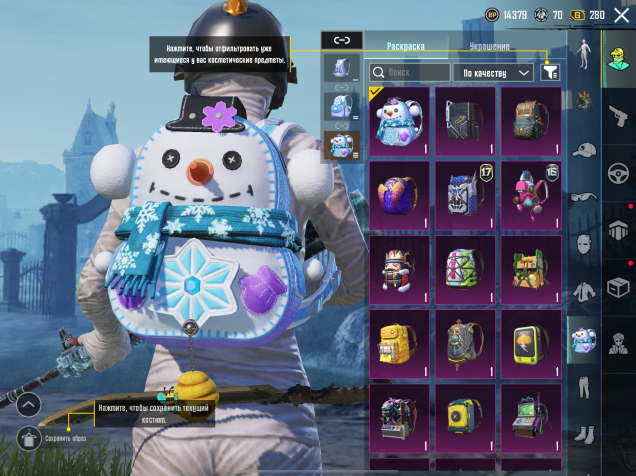
Task: Click the Поиск search field
Action: pos(409,72)
